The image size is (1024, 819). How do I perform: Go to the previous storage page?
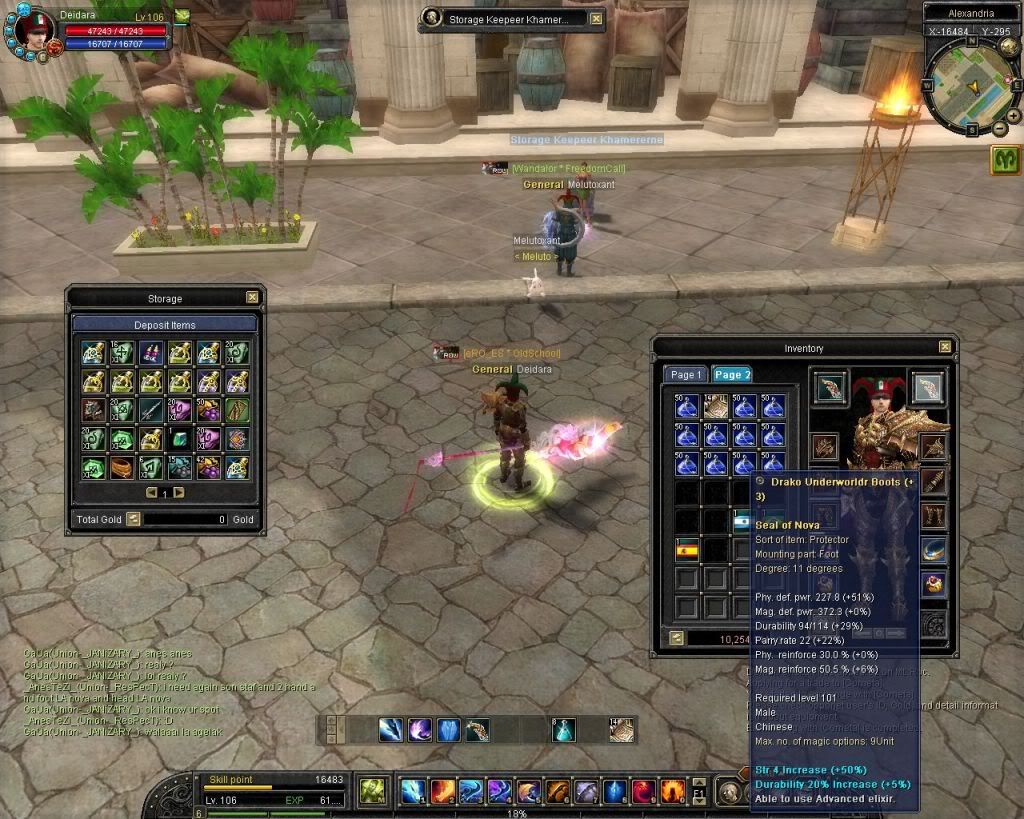point(151,493)
